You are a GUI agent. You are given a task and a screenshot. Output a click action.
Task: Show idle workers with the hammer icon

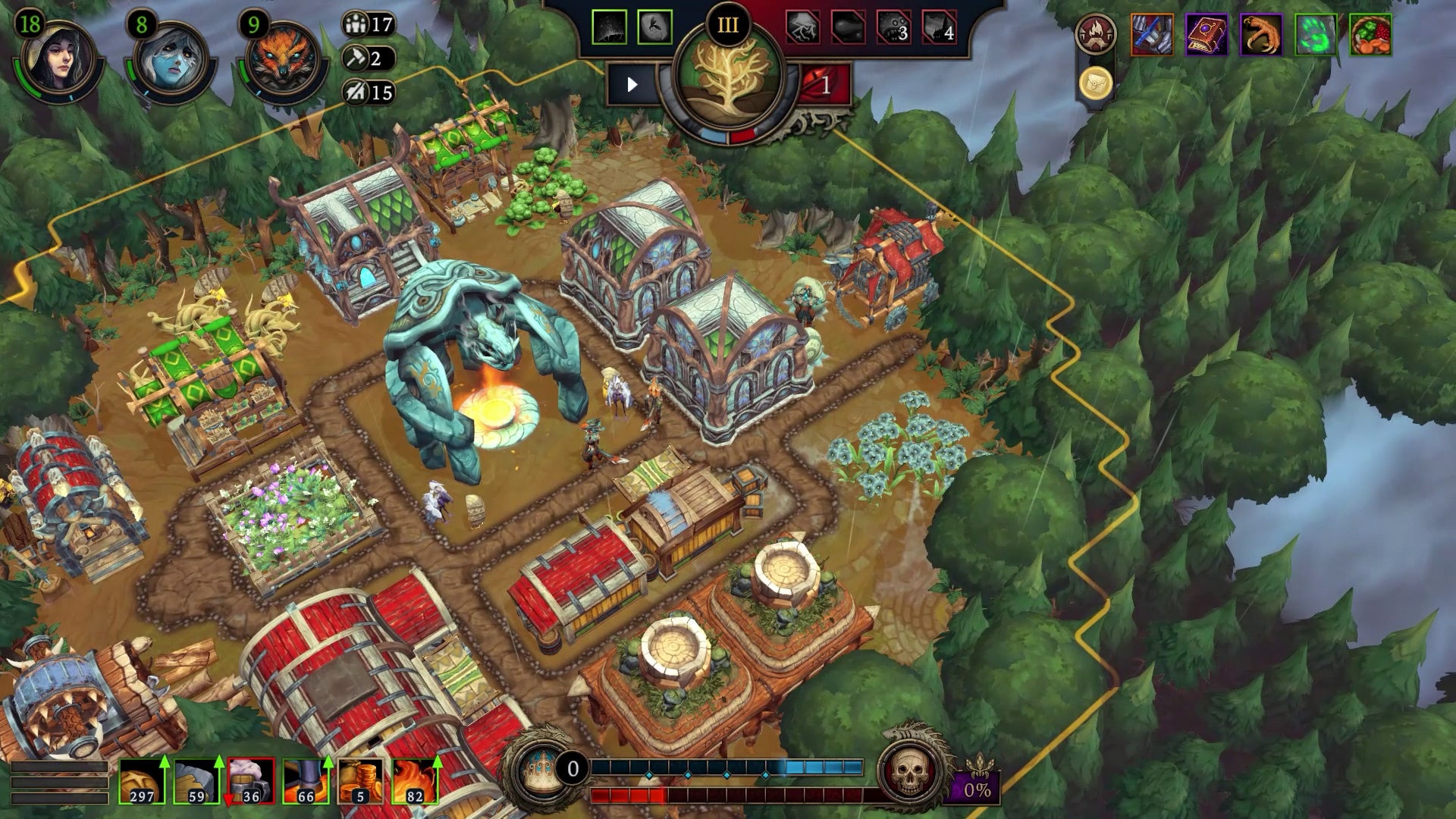pyautogui.click(x=369, y=58)
